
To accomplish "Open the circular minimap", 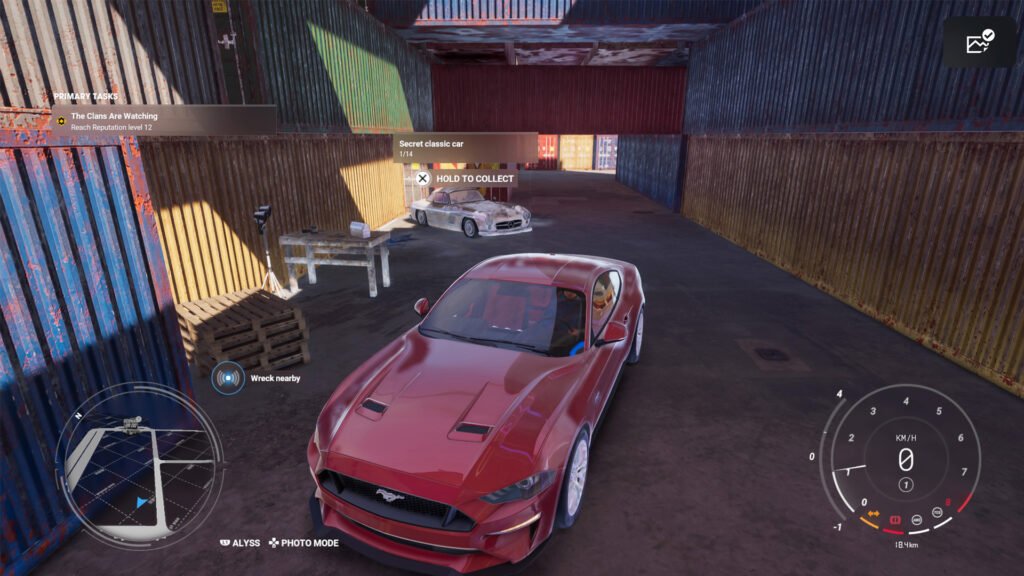I will [139, 465].
